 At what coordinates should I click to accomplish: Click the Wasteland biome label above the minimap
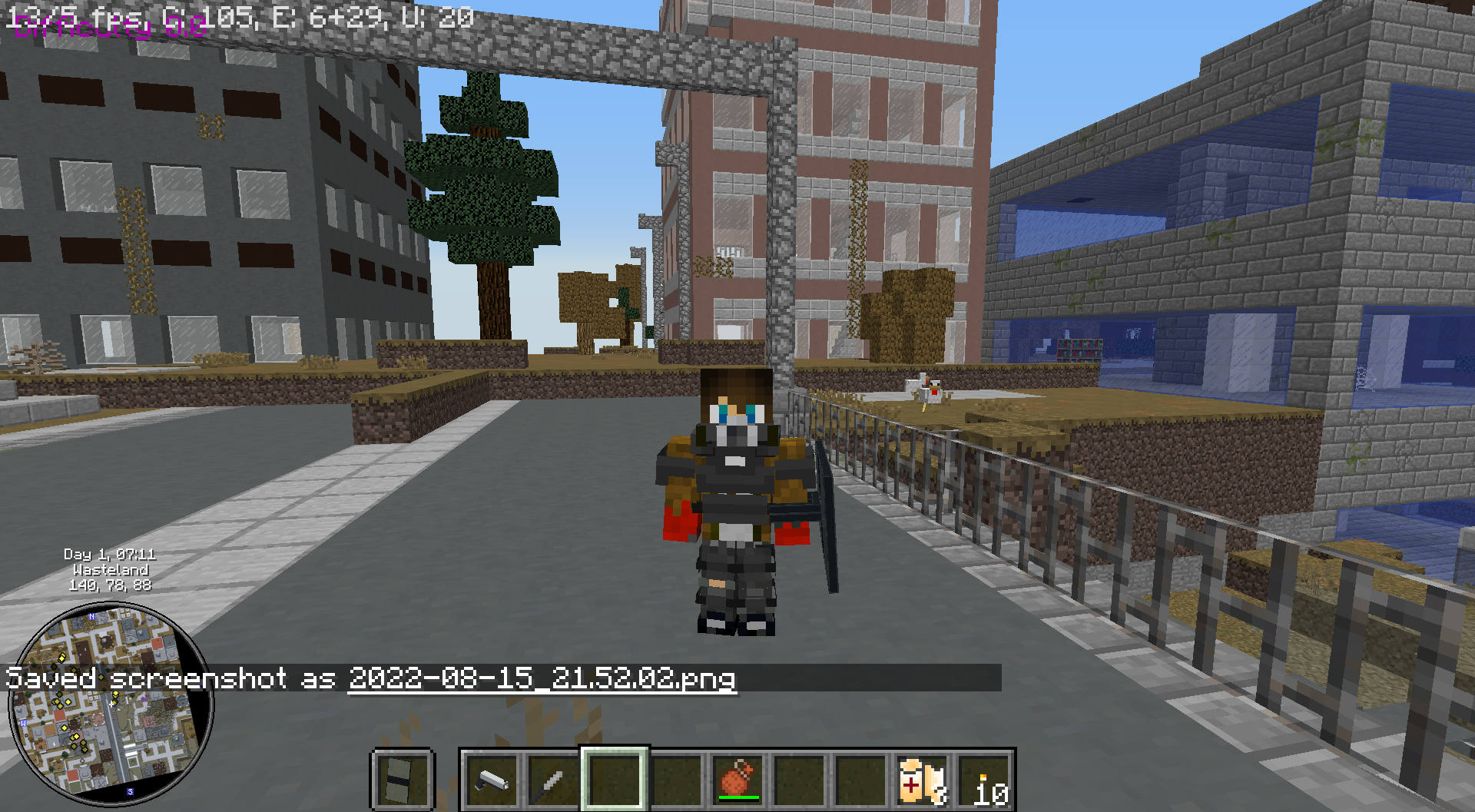[x=110, y=572]
